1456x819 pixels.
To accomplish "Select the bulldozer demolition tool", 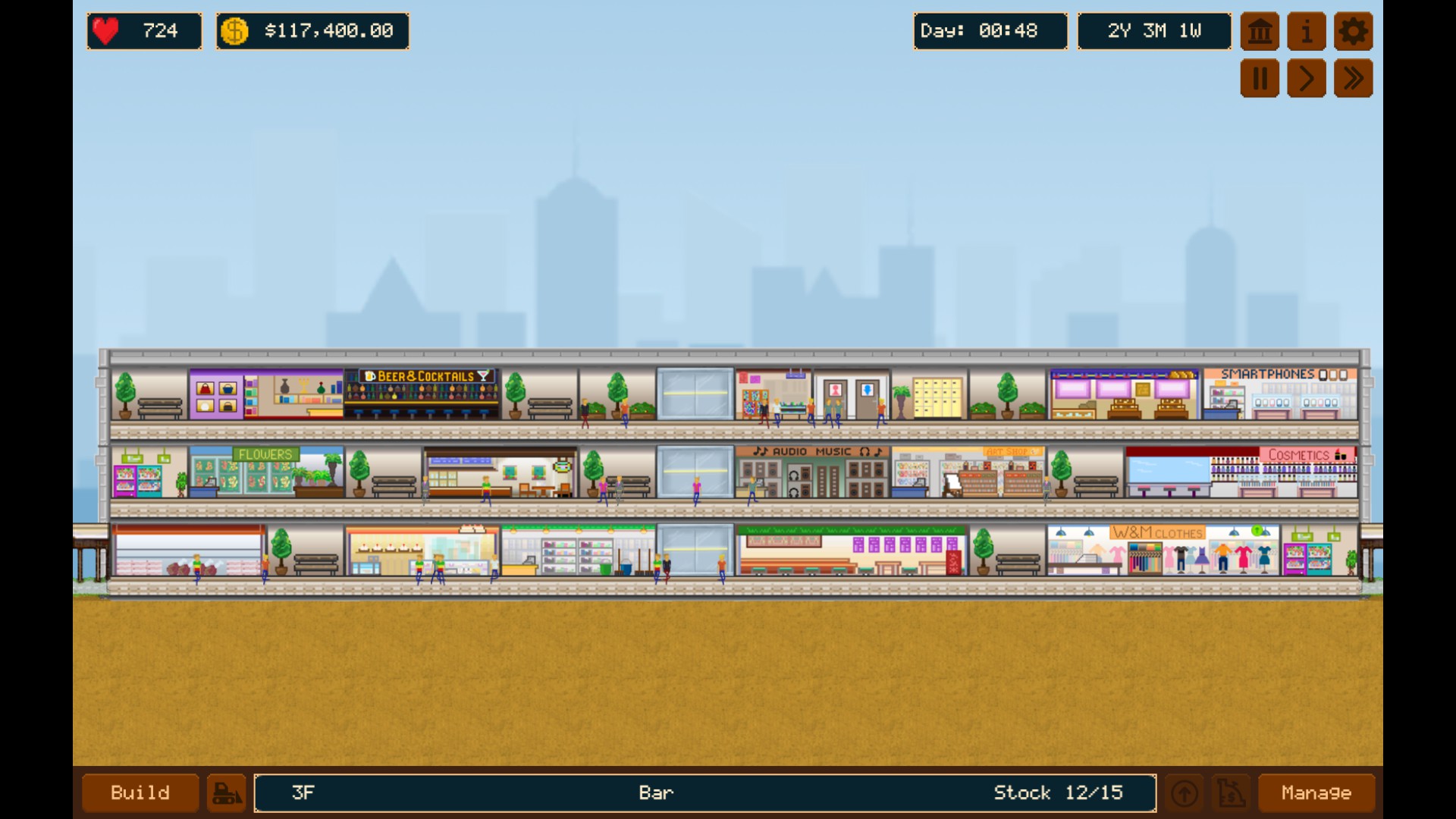I will click(x=227, y=793).
